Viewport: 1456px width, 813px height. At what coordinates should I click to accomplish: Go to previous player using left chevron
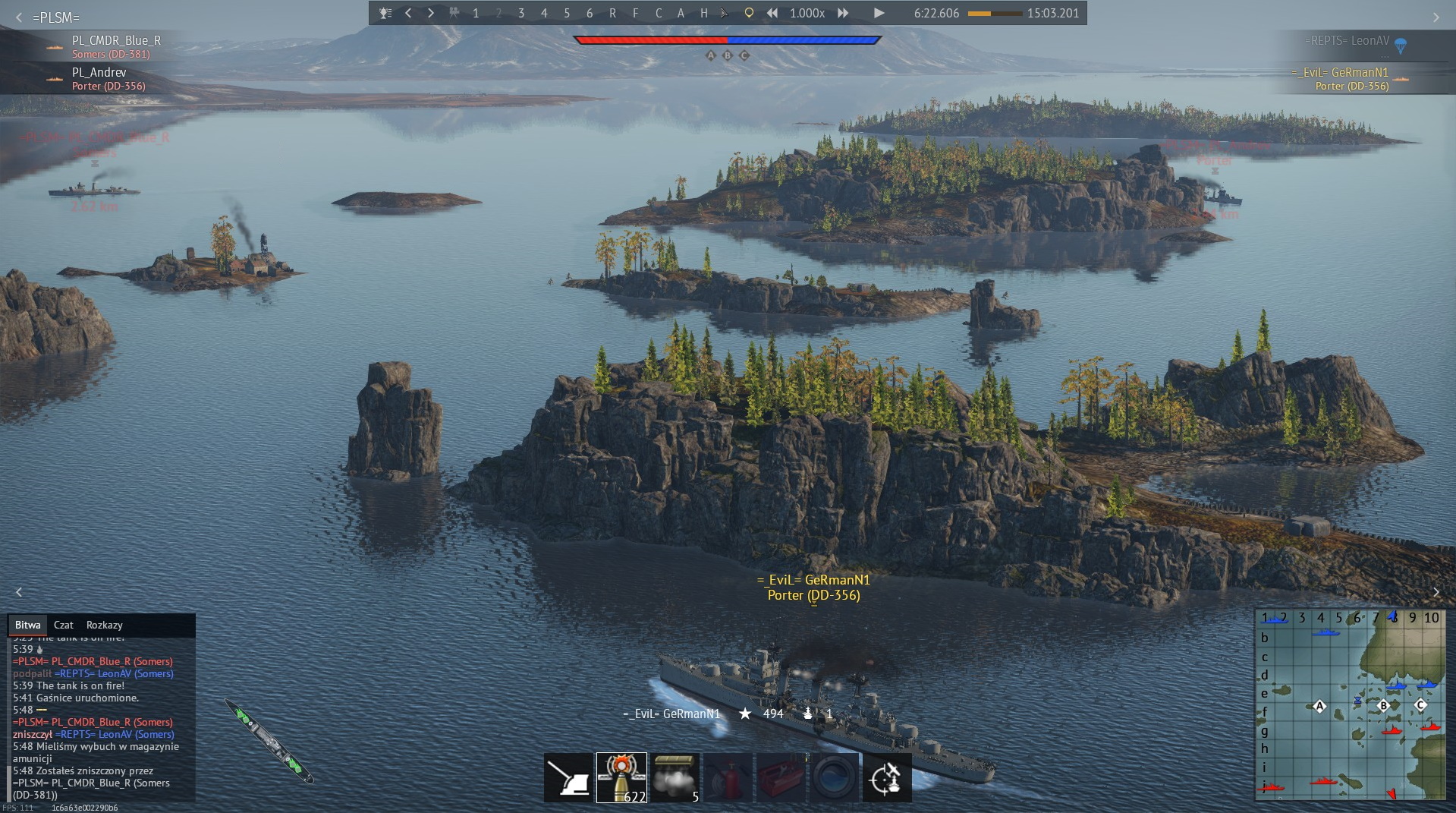coord(408,13)
